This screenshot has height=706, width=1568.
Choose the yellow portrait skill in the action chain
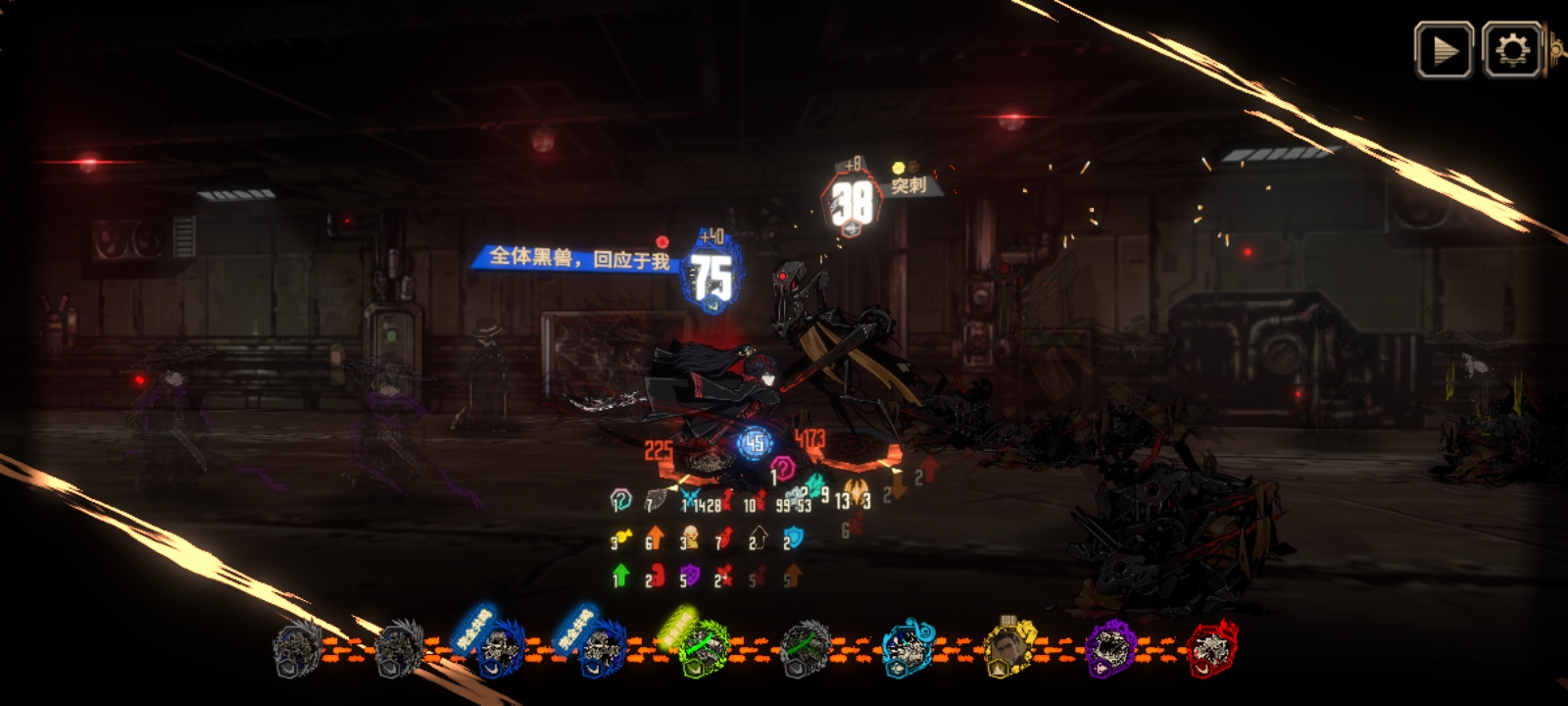[1009, 649]
